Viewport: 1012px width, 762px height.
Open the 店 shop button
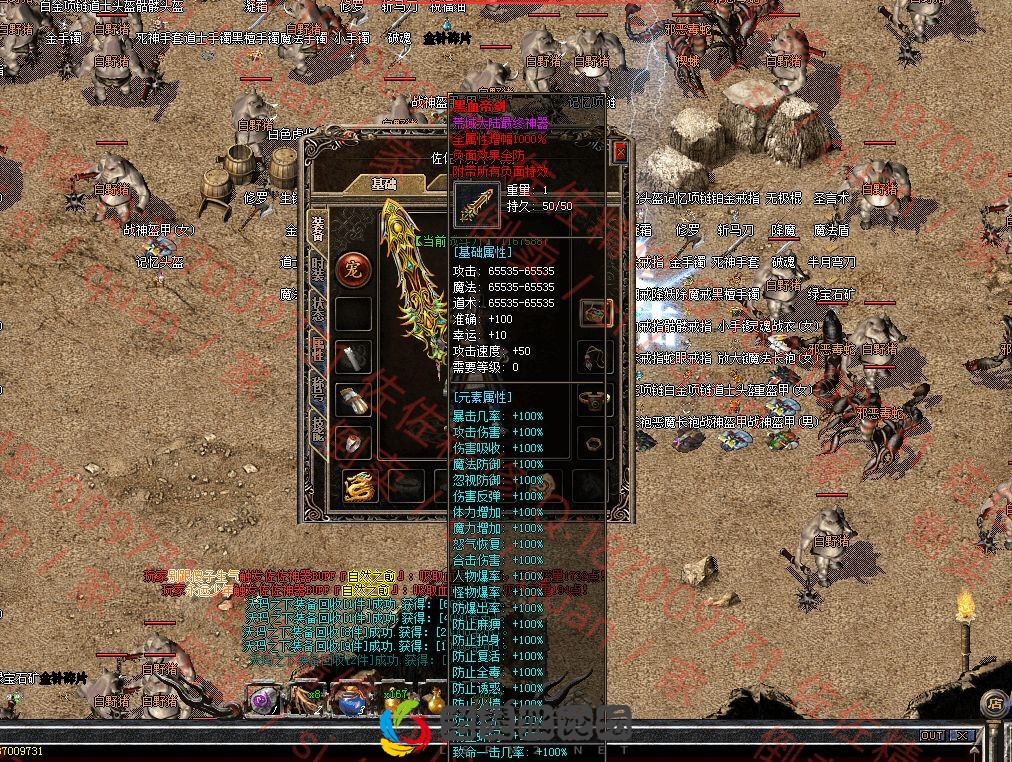pos(994,704)
